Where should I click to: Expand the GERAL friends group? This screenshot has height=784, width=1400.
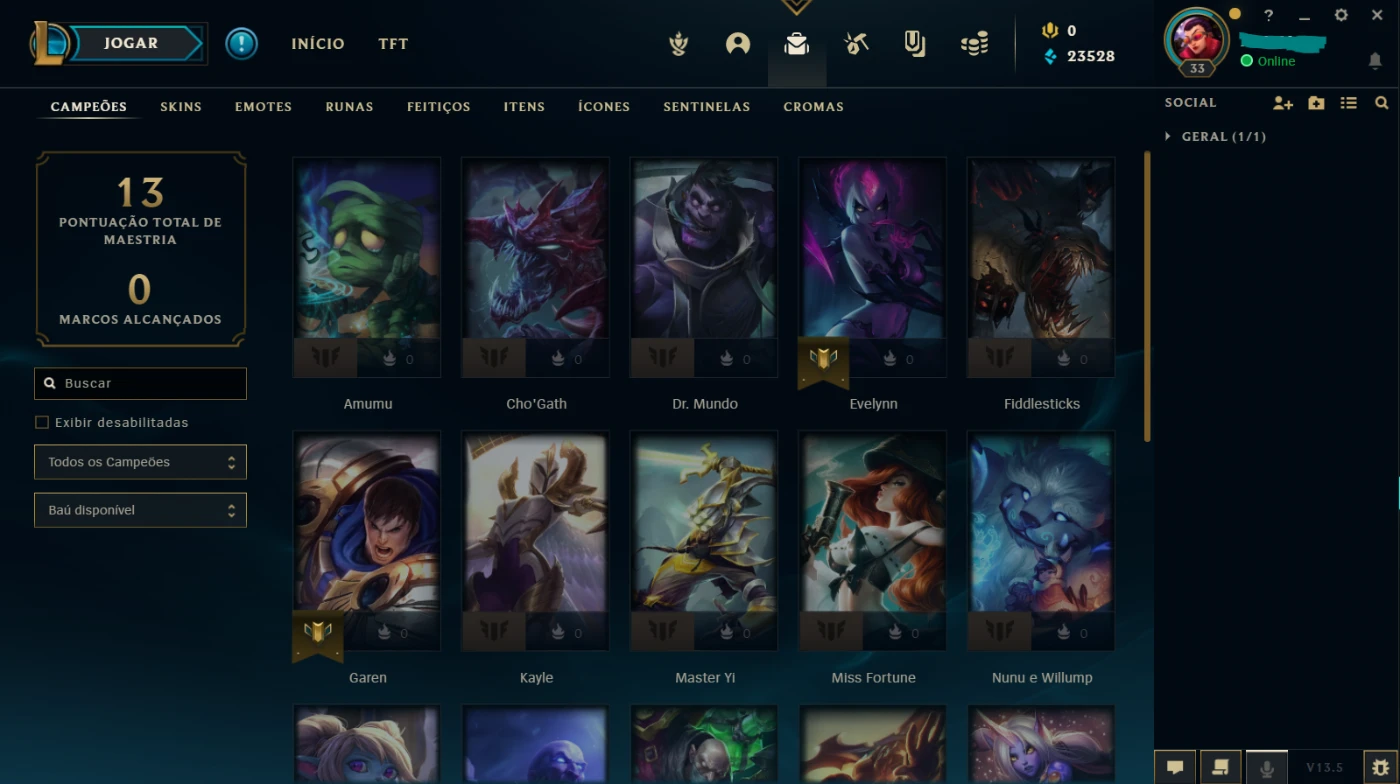1168,136
